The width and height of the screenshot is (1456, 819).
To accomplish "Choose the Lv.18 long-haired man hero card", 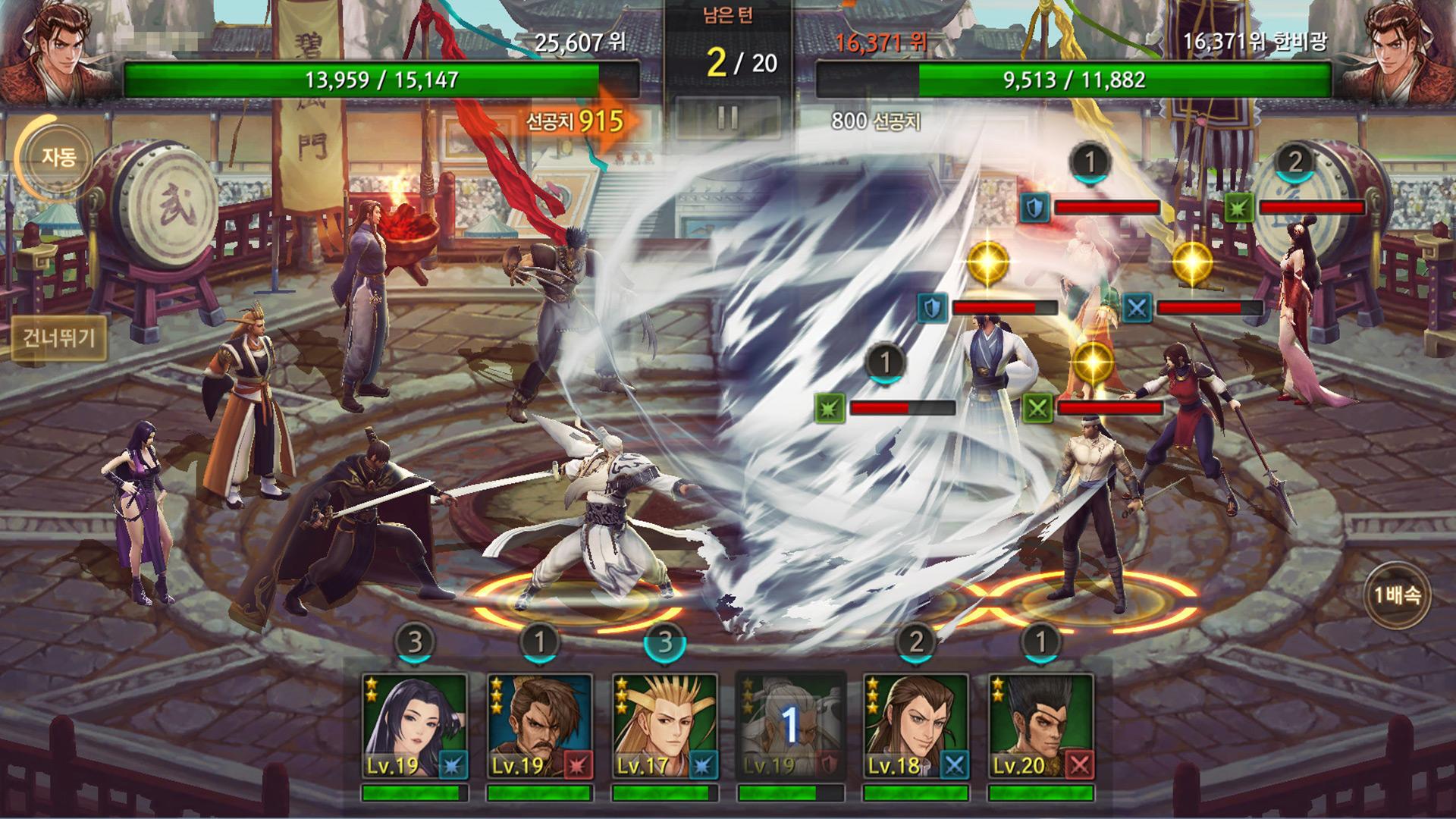I will [916, 726].
